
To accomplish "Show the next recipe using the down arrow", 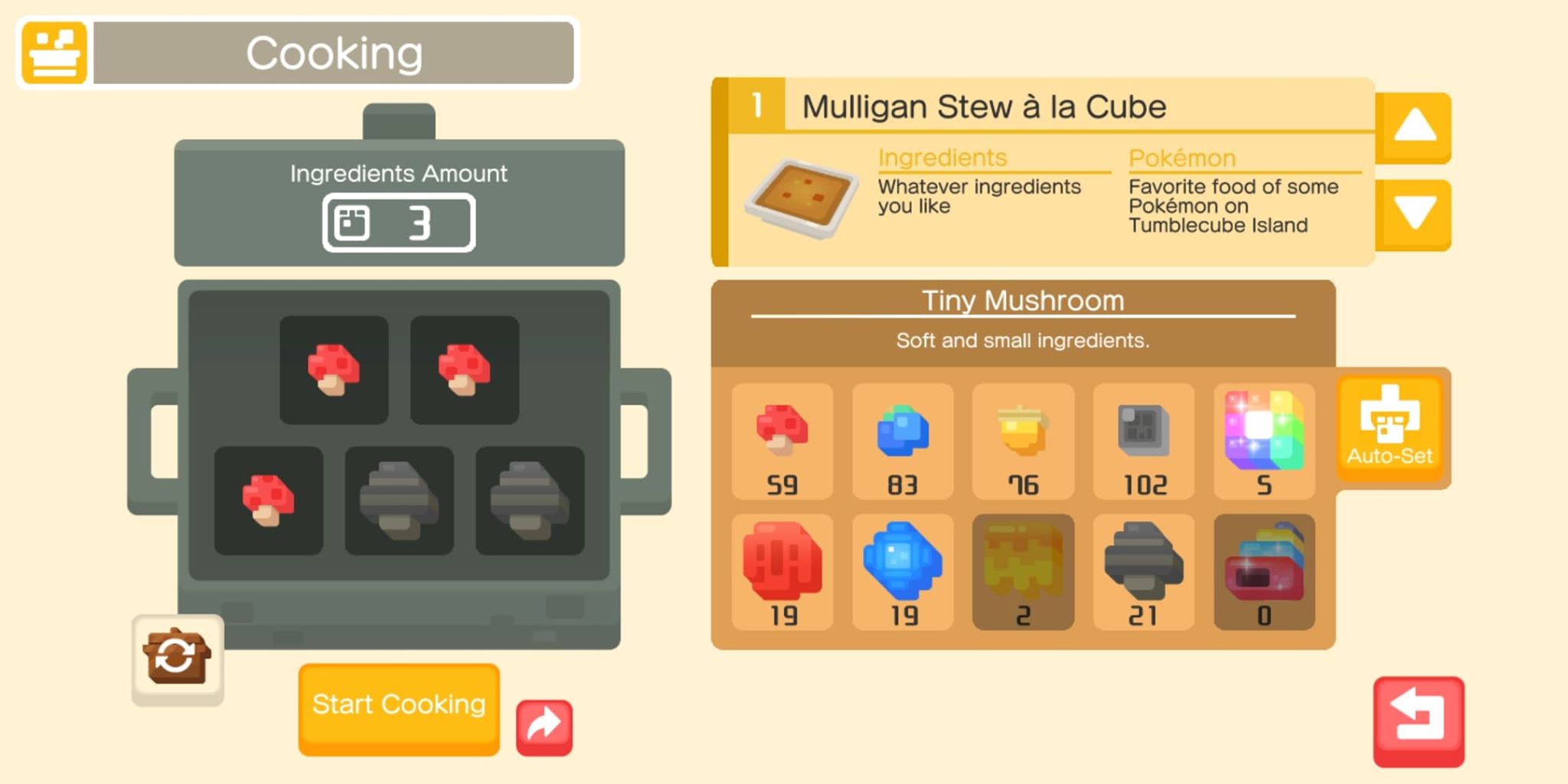I will tap(1415, 213).
